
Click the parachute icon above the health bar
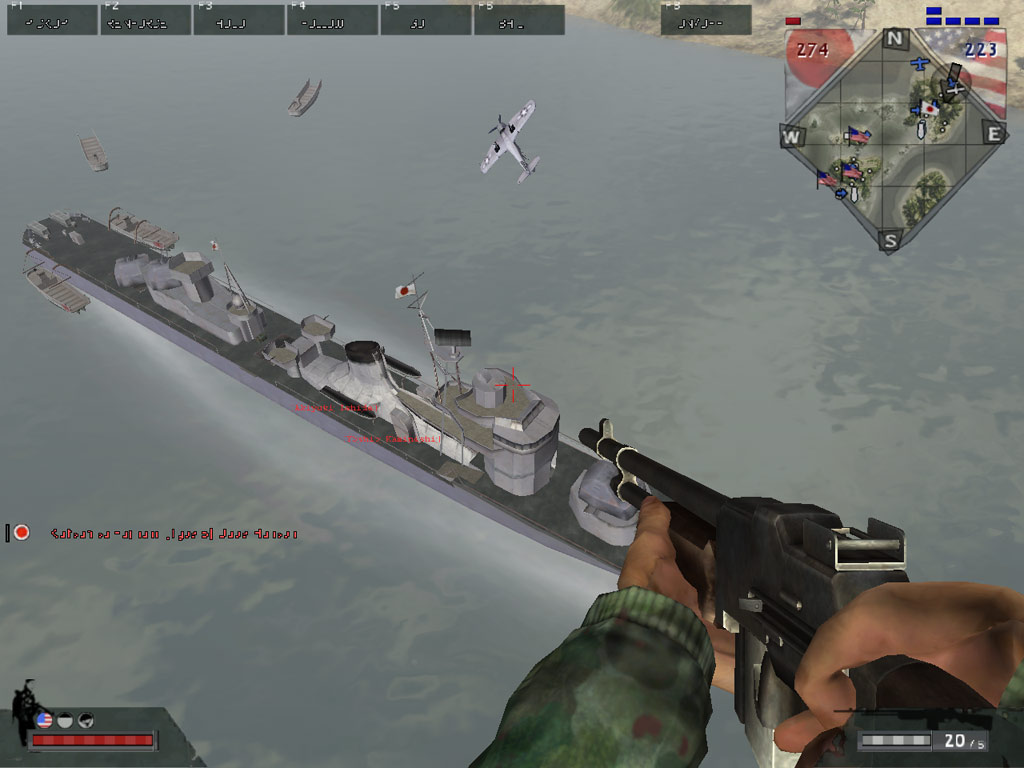click(86, 719)
